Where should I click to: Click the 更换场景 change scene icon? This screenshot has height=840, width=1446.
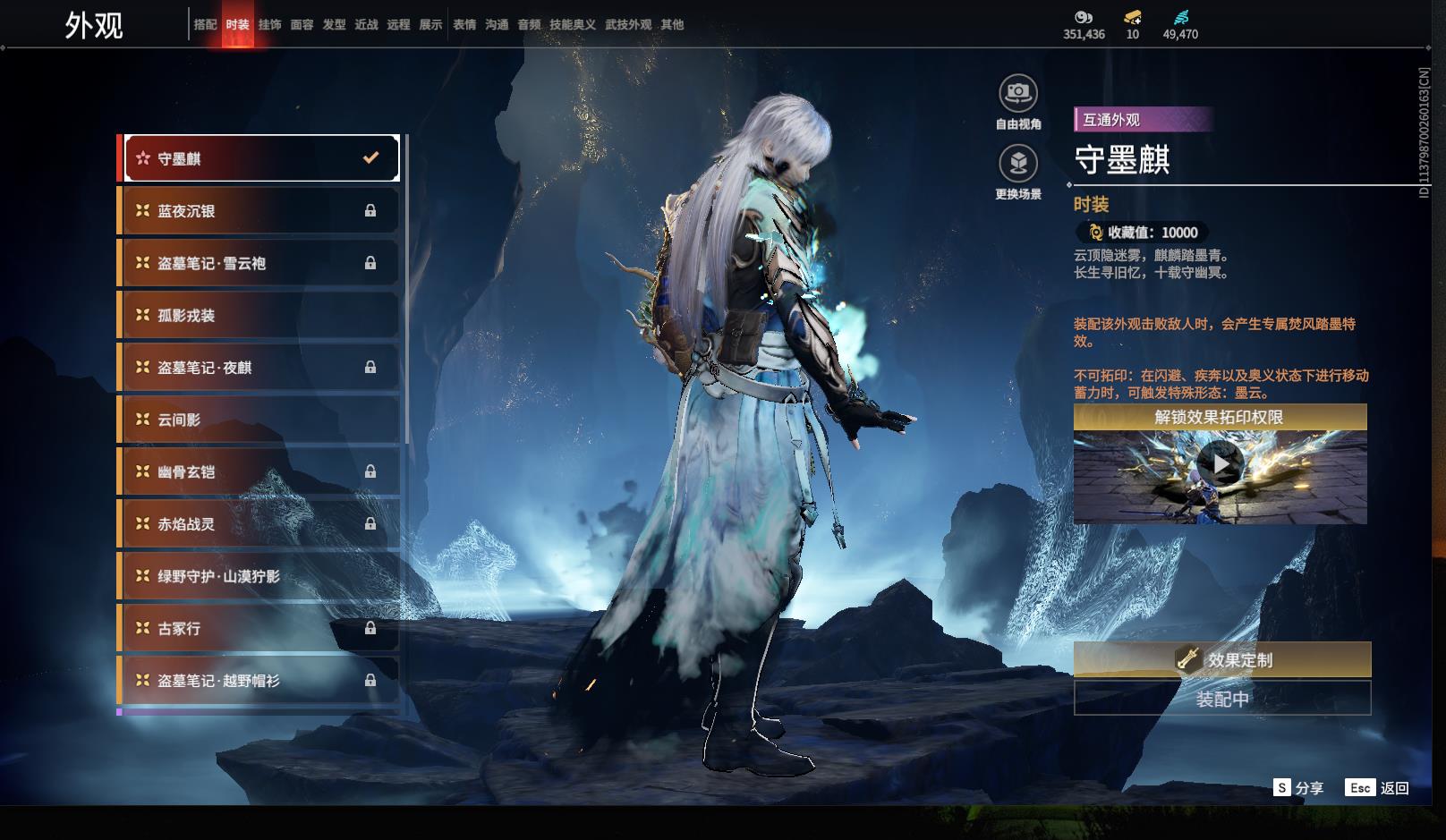click(1018, 164)
